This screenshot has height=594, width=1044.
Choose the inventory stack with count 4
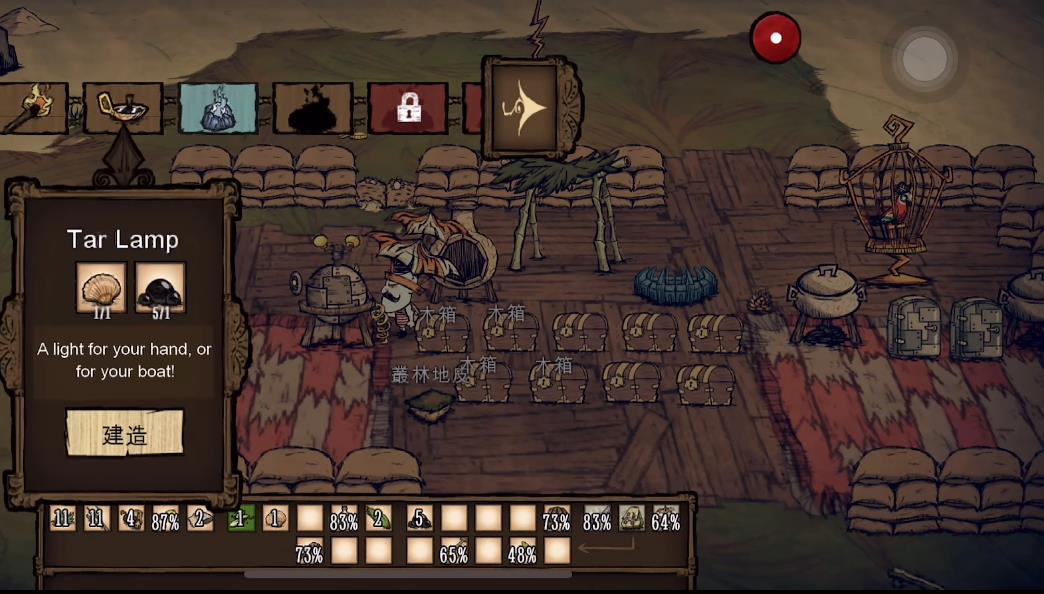pos(131,519)
